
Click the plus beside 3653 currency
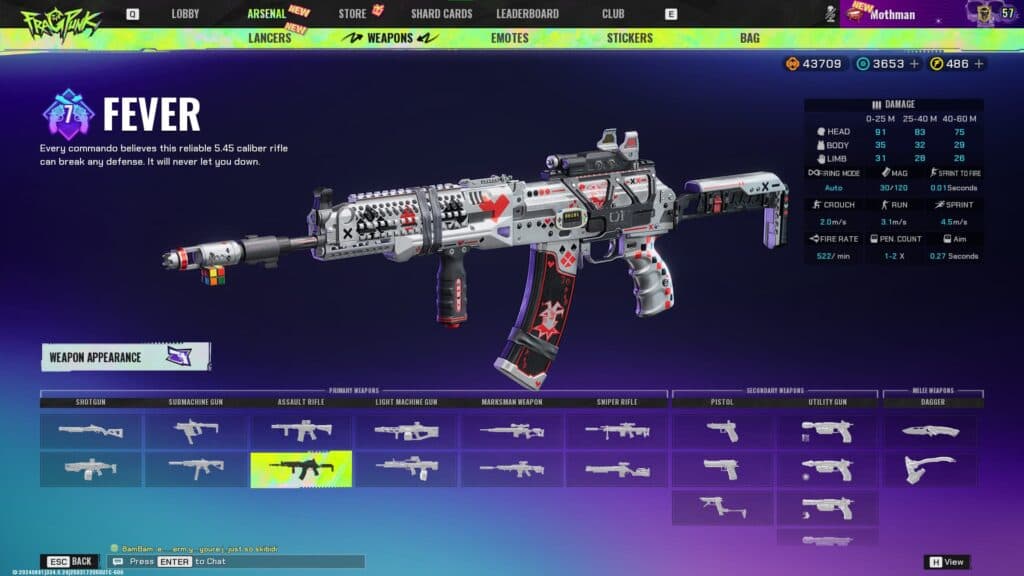(915, 64)
